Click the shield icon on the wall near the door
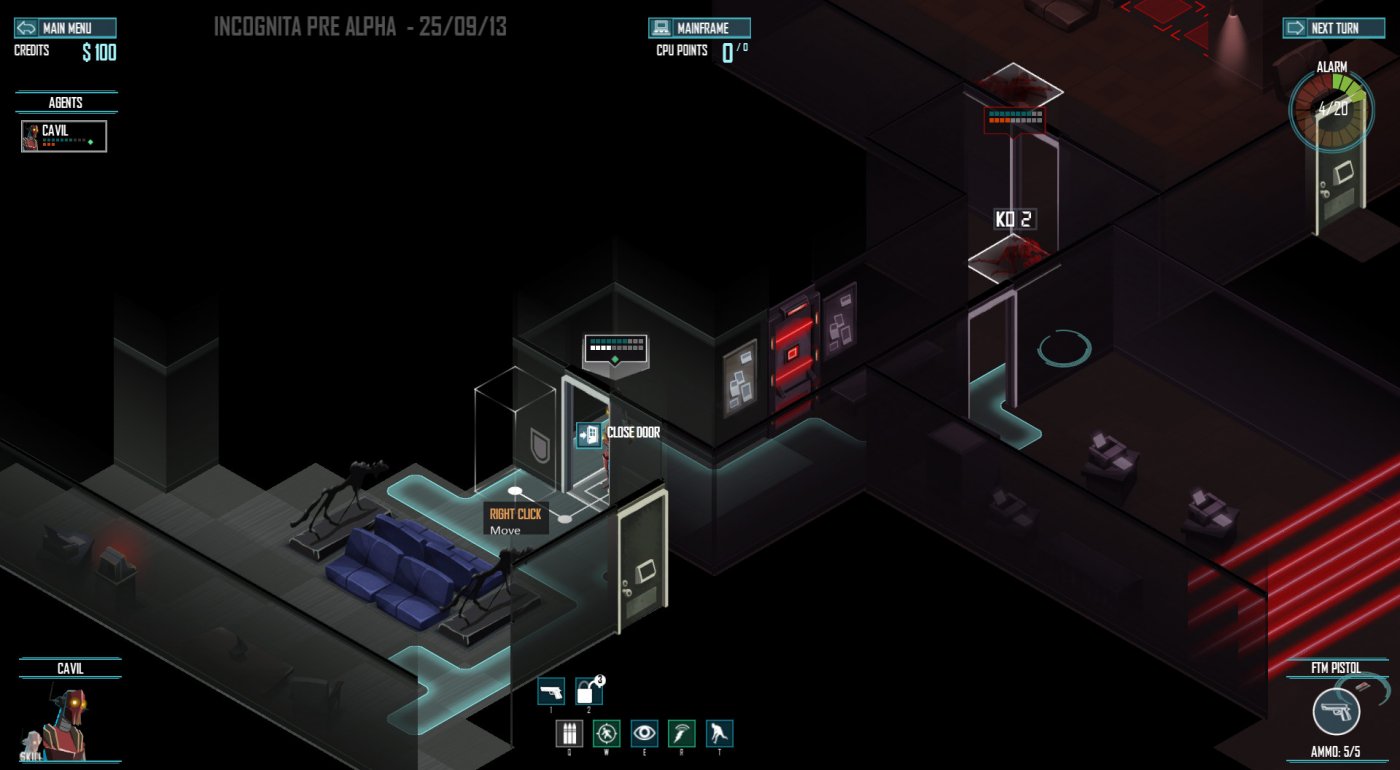Screen dimensions: 1400x770 [539, 442]
